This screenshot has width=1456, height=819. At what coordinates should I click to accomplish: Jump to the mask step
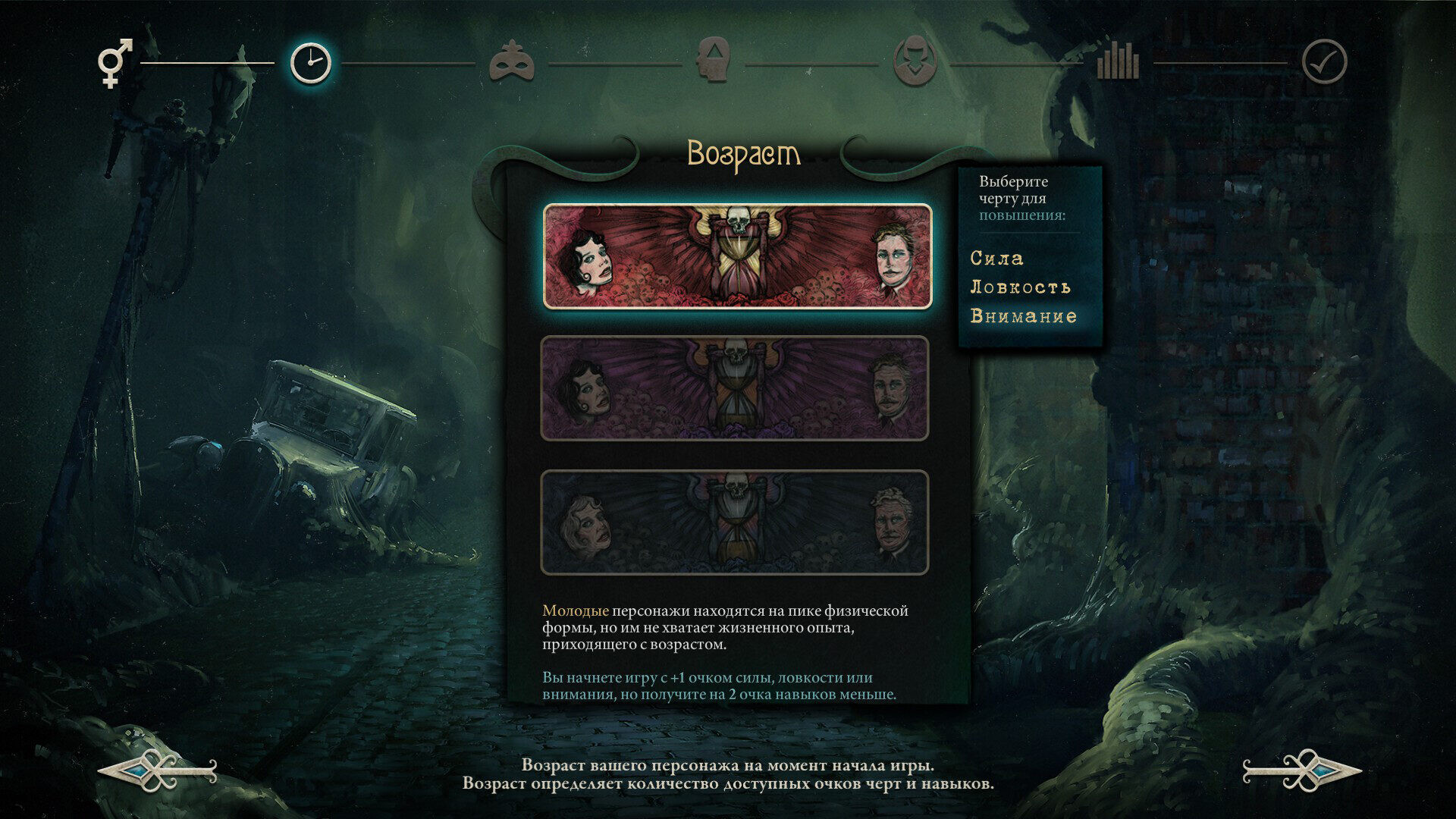click(511, 62)
